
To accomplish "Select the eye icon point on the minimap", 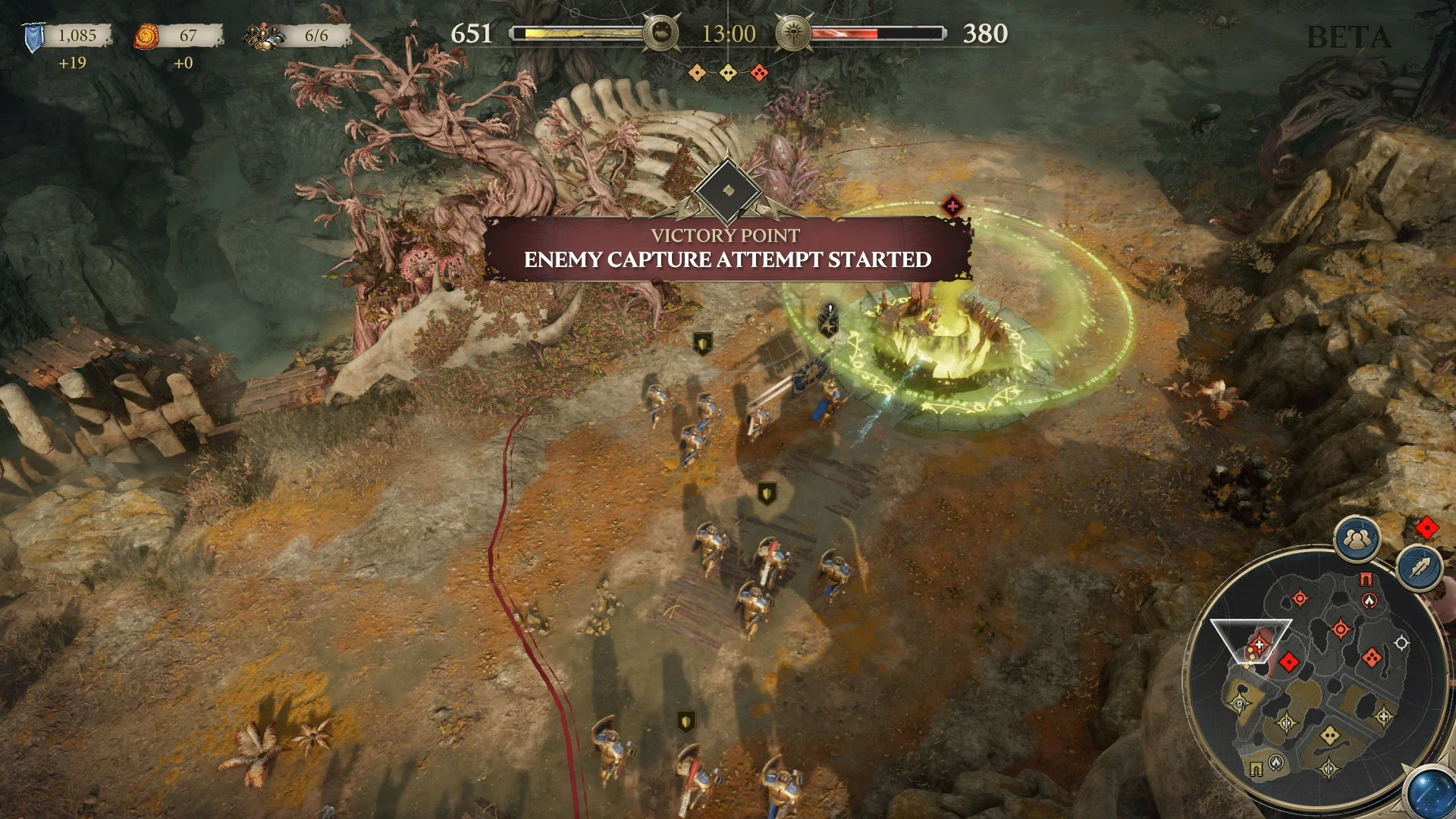I will pyautogui.click(x=1240, y=703).
